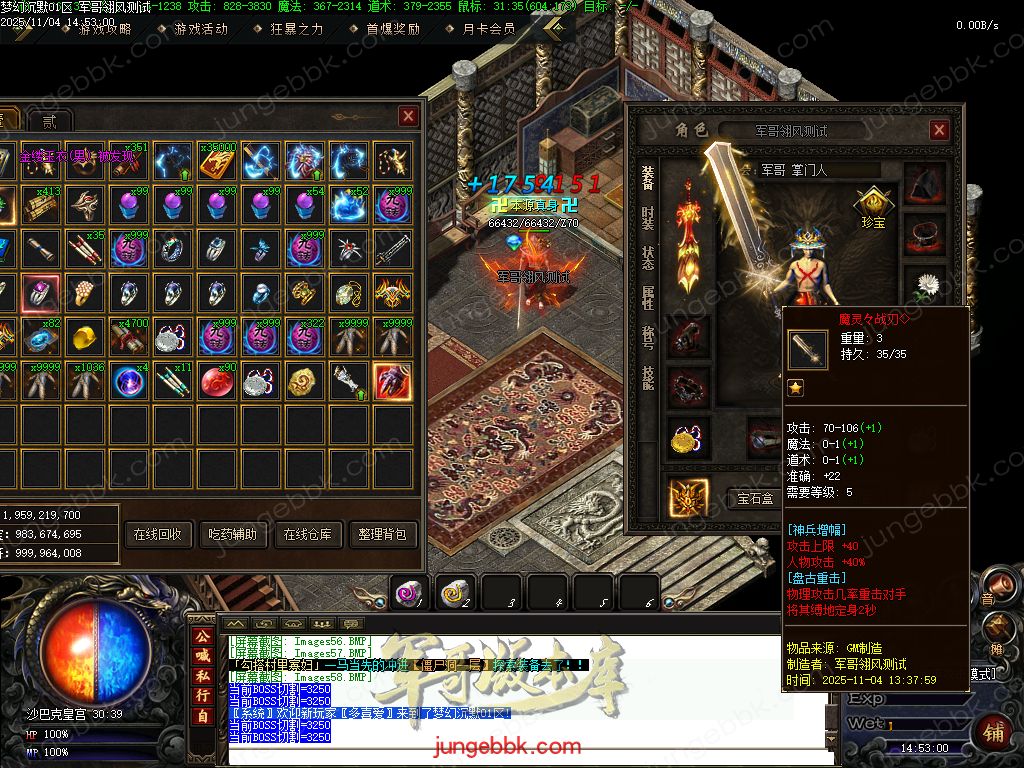Click the 在线回收 online recycle button
Screen dimensions: 1024x768
[158, 534]
